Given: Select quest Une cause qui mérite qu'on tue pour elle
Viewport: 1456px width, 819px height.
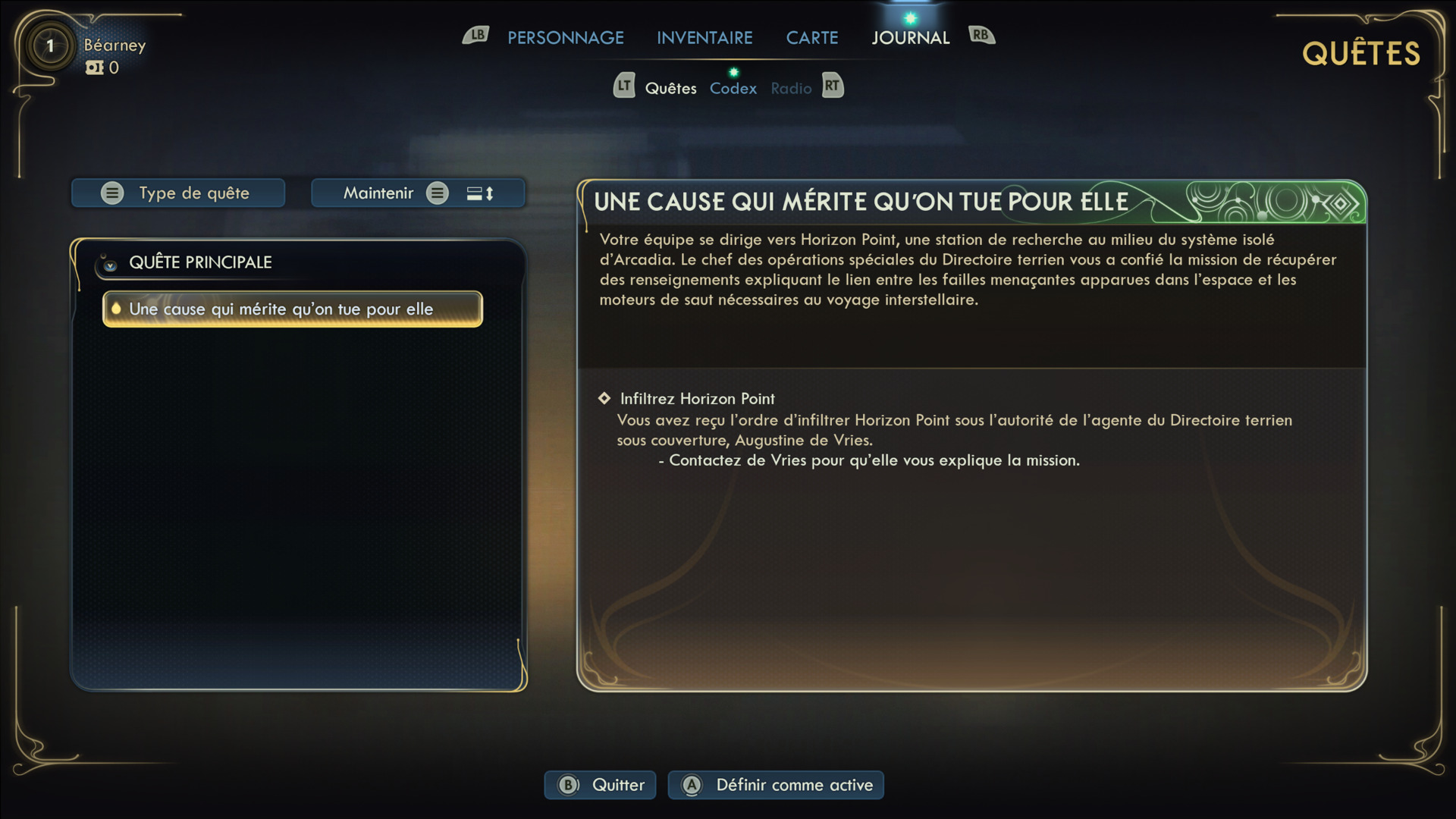Looking at the screenshot, I should (292, 309).
